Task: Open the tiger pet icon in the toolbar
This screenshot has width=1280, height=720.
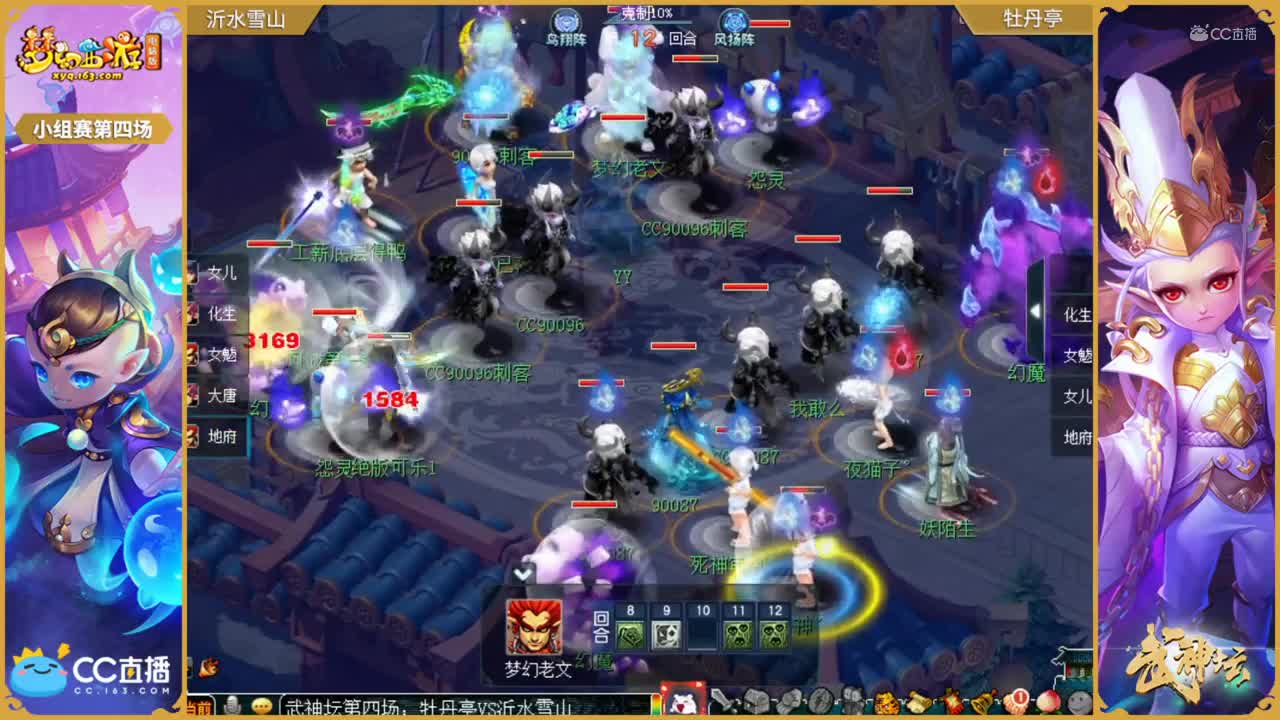Action: pos(886,703)
